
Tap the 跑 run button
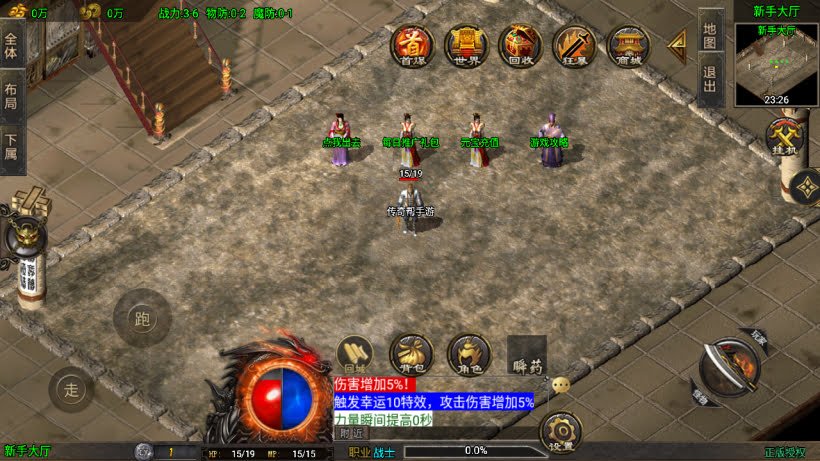pos(141,318)
